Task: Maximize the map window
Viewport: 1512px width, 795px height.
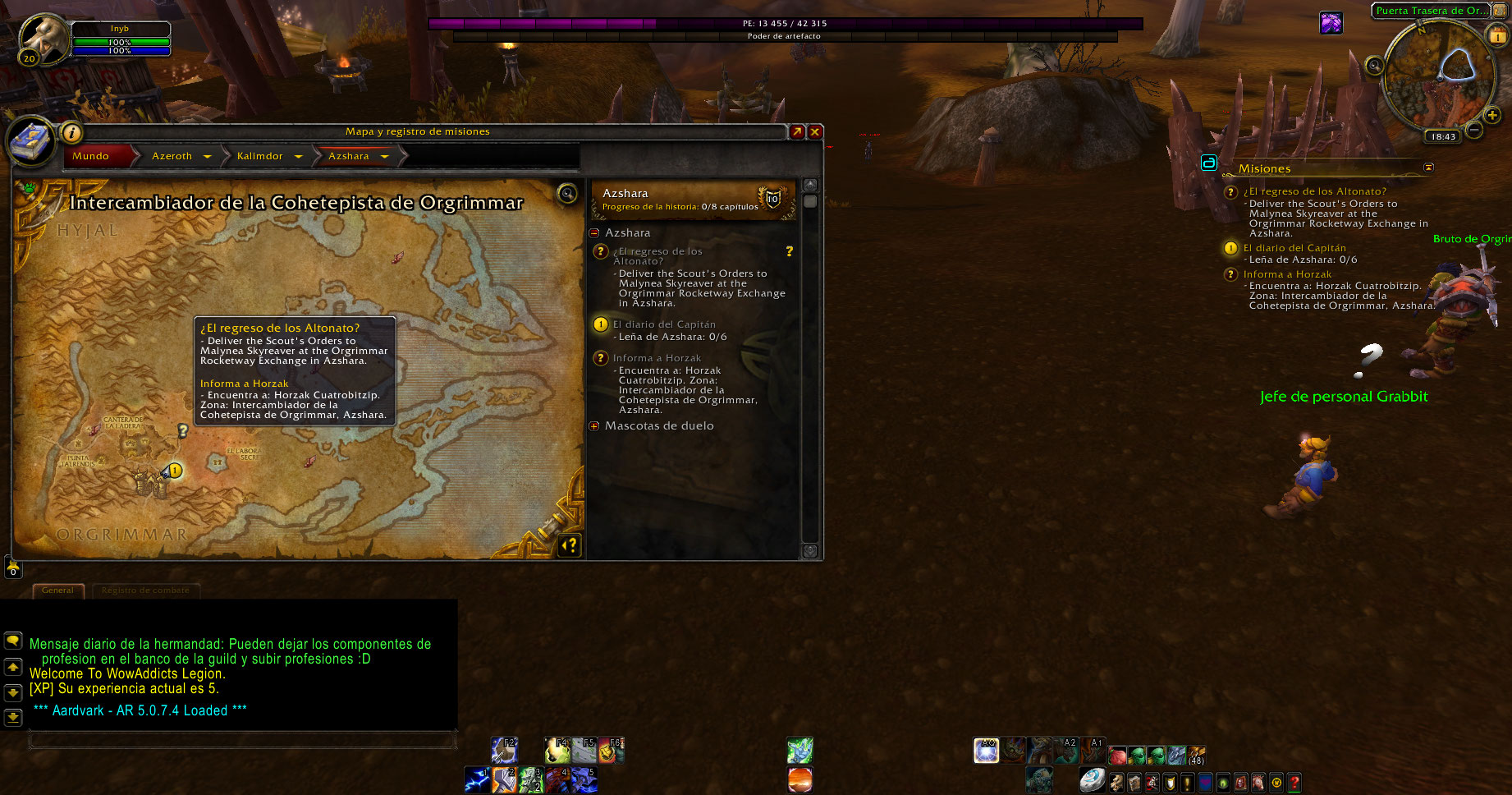Action: point(797,131)
